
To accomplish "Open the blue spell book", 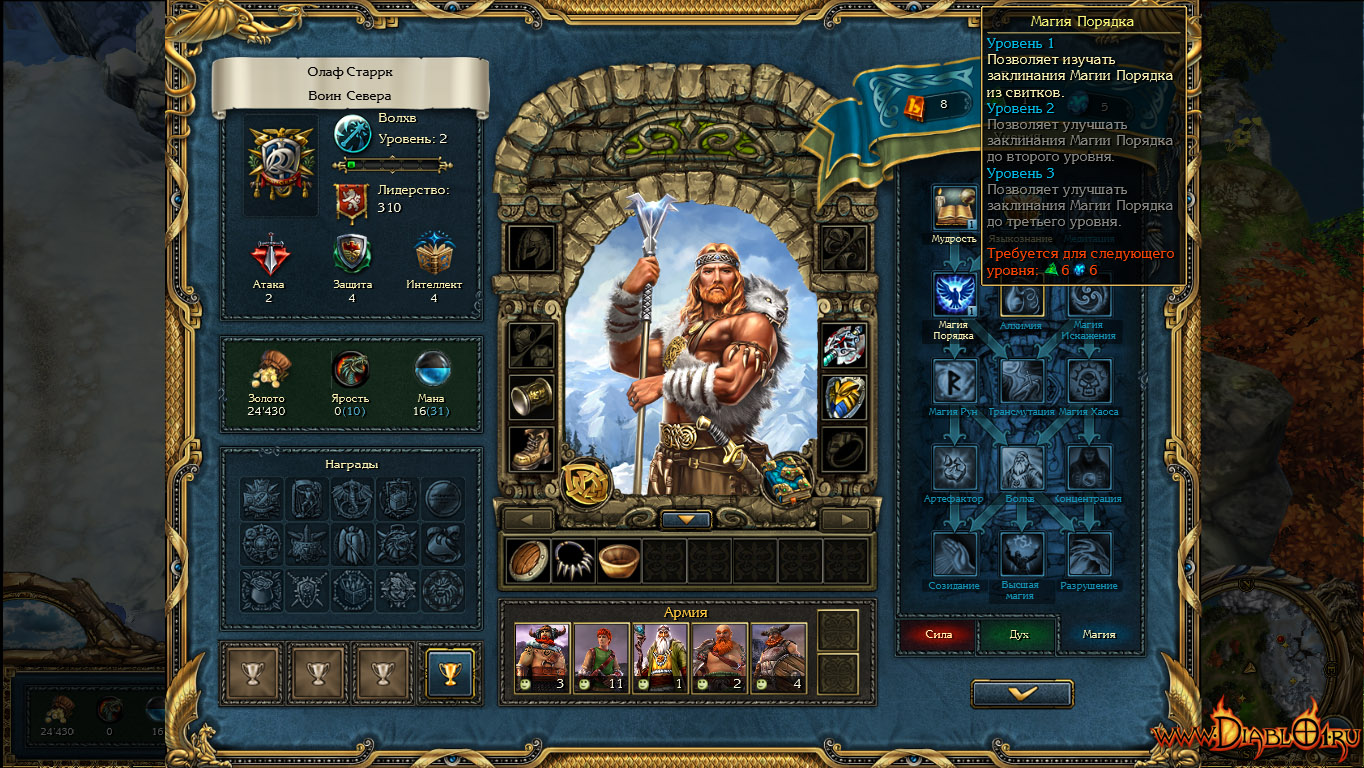I will (786, 479).
